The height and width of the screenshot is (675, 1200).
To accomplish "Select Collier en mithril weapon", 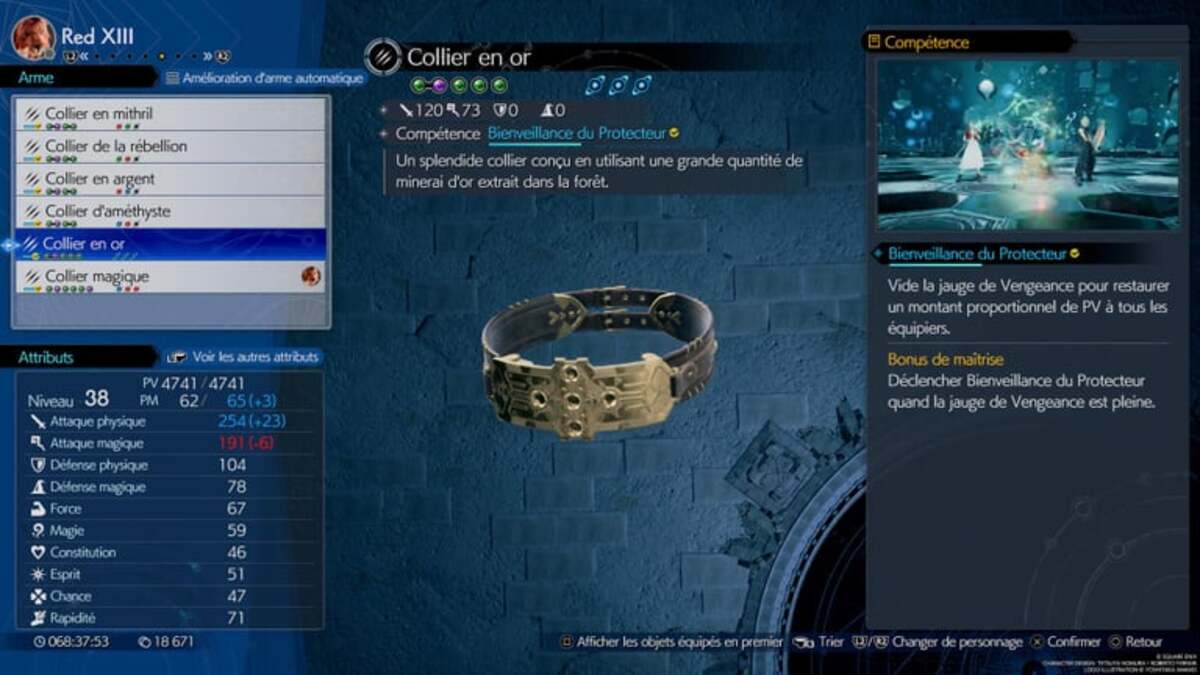I will point(170,114).
